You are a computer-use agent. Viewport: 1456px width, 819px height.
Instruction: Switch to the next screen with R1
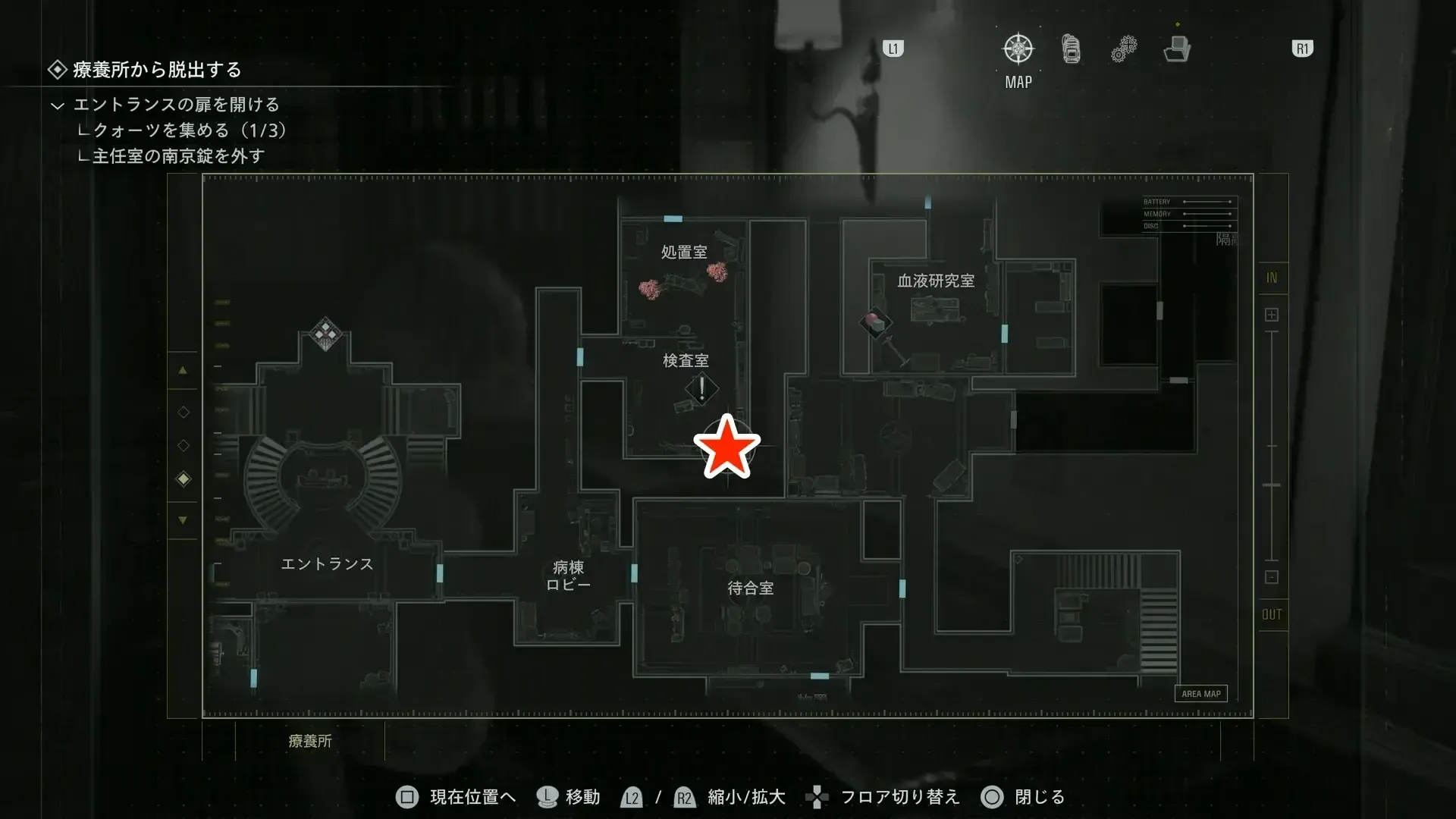[x=1301, y=48]
